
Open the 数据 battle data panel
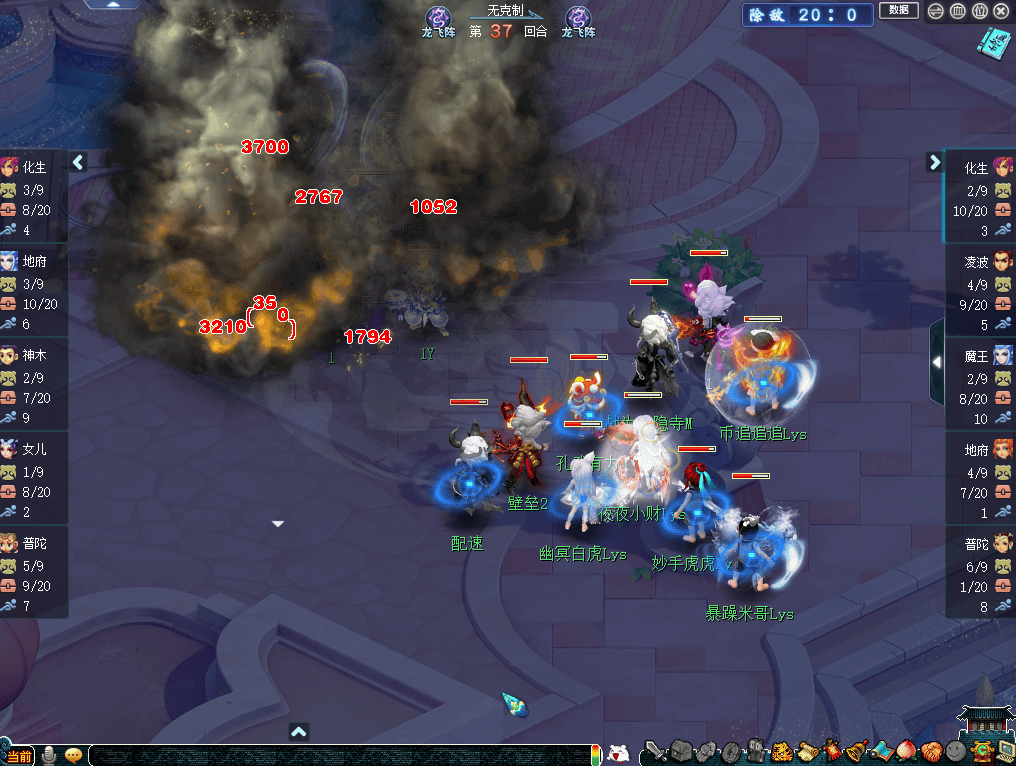coord(898,10)
